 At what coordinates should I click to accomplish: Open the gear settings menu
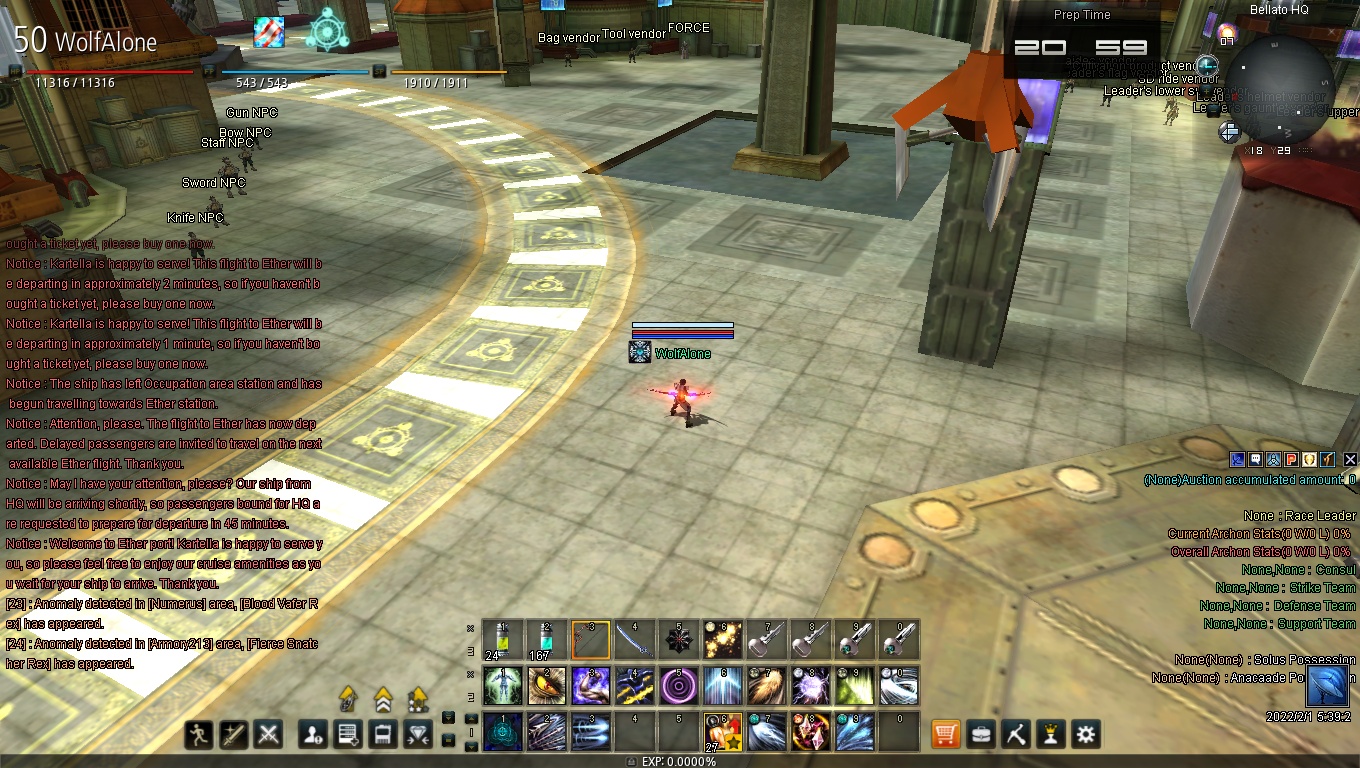point(1086,734)
